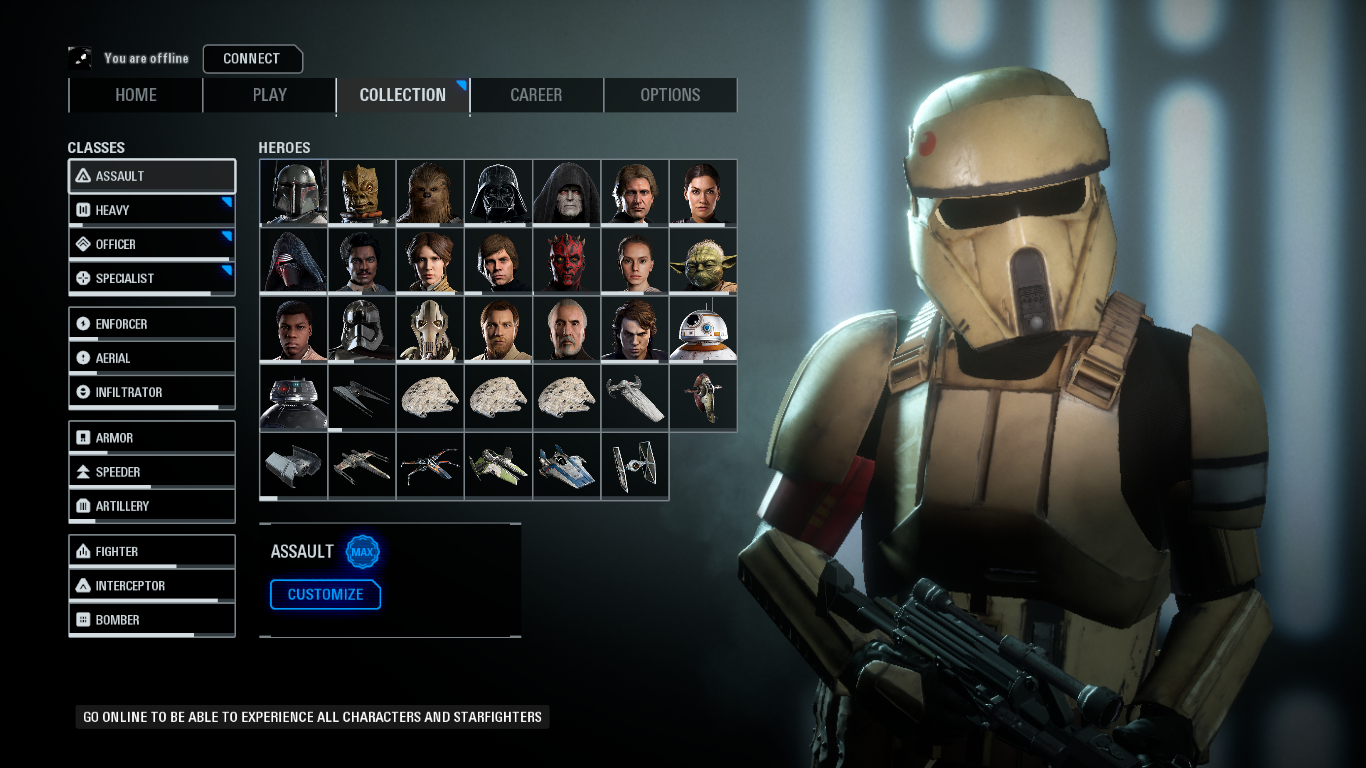Go to the CAREER tab
This screenshot has width=1366, height=768.
[x=536, y=95]
